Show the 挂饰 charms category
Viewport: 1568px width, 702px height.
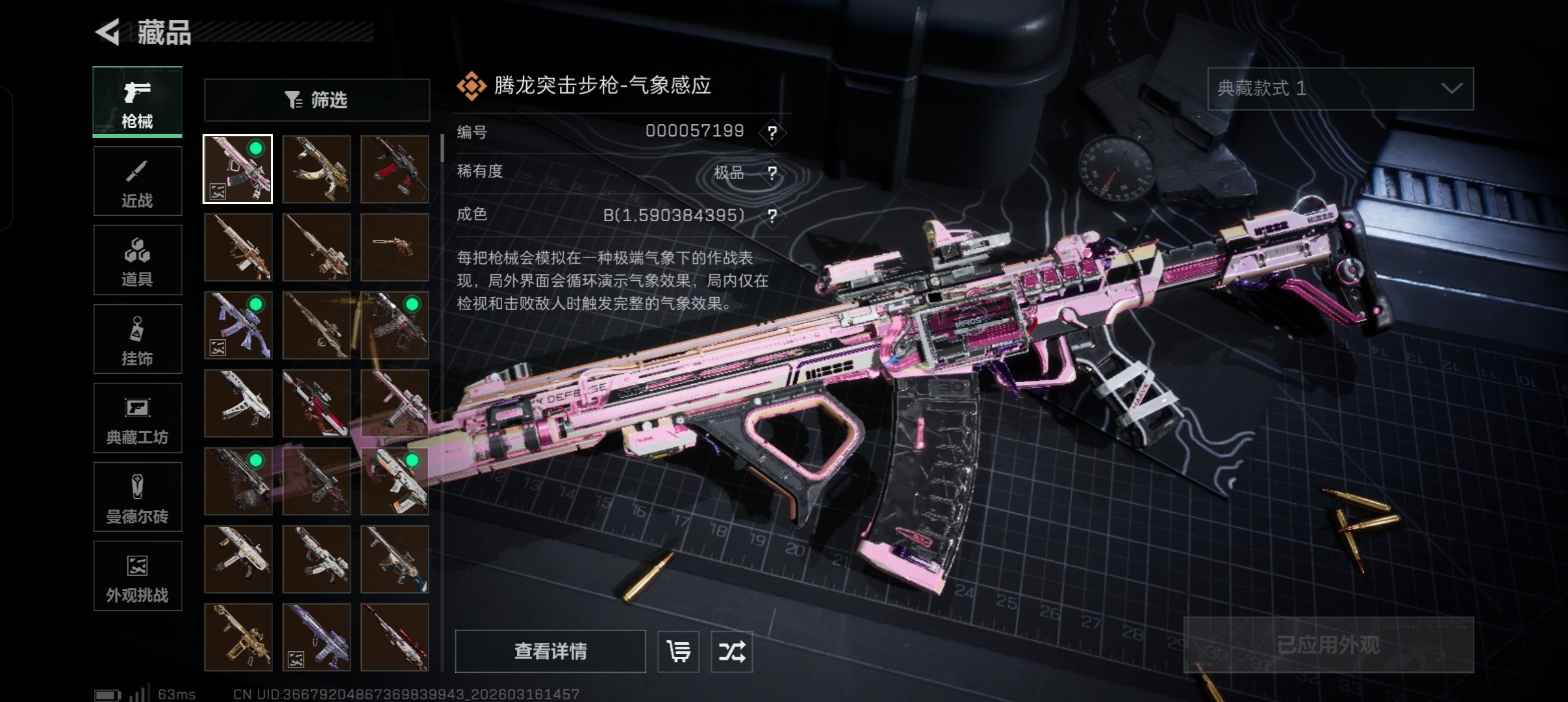coord(137,339)
